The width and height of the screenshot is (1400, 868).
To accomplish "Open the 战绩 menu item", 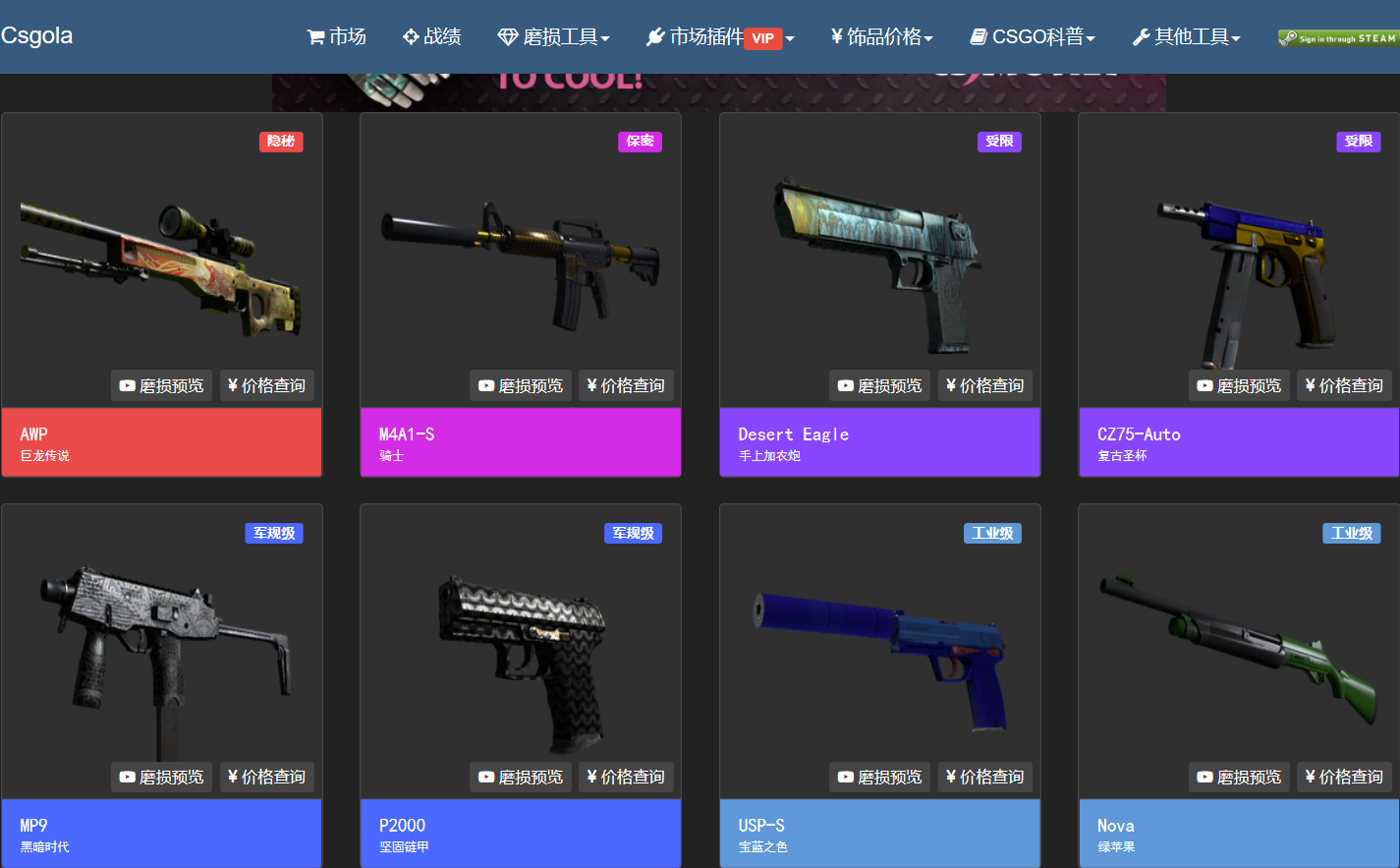I will point(432,36).
